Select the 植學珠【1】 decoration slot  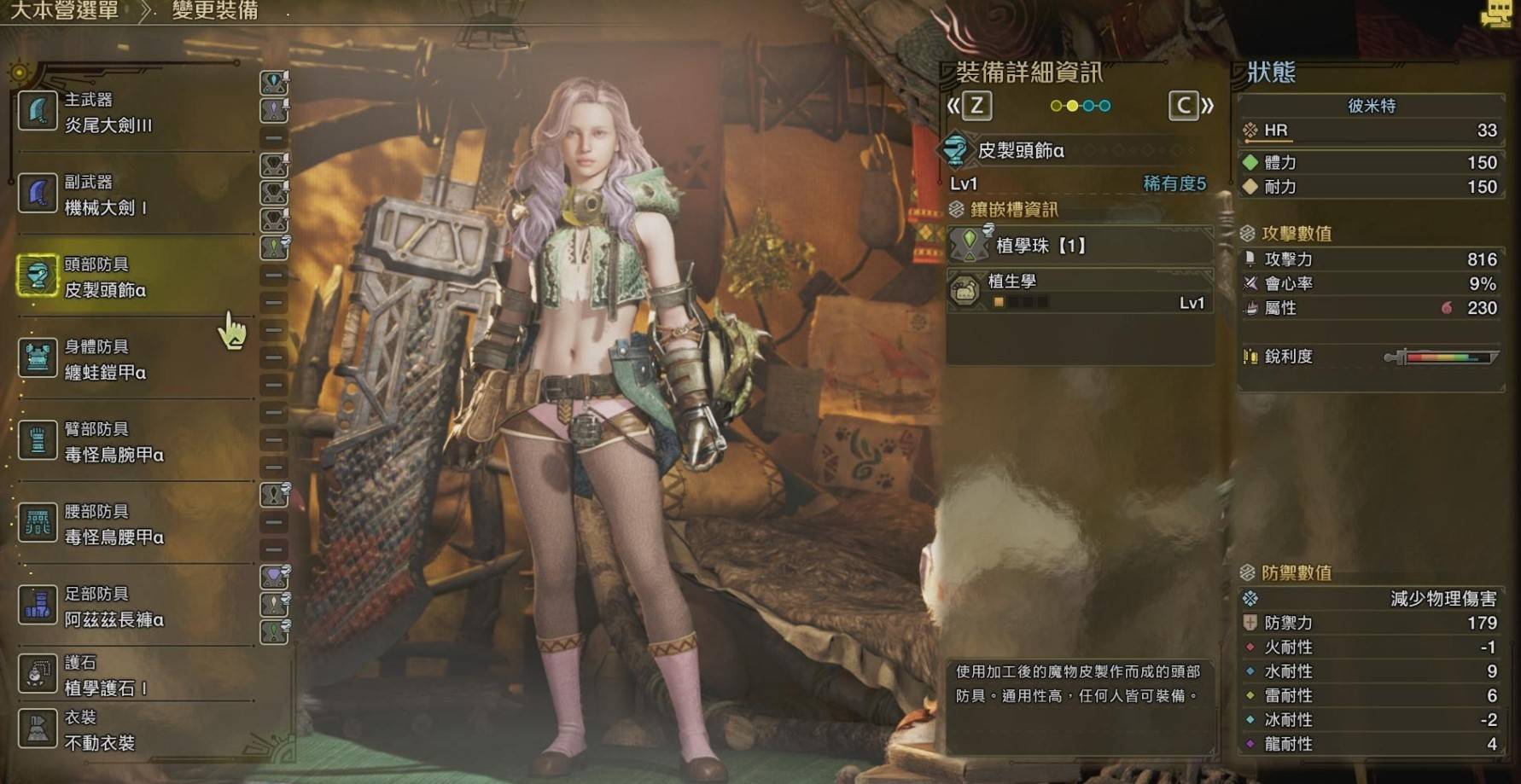pyautogui.click(x=1079, y=246)
